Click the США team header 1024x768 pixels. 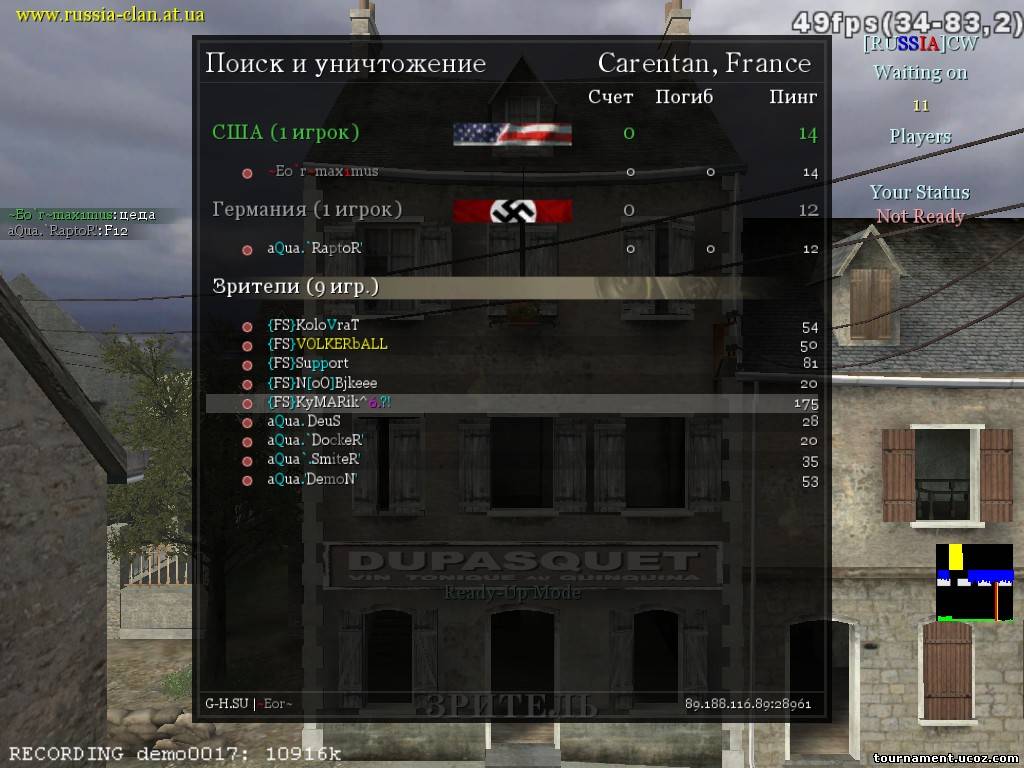point(286,132)
